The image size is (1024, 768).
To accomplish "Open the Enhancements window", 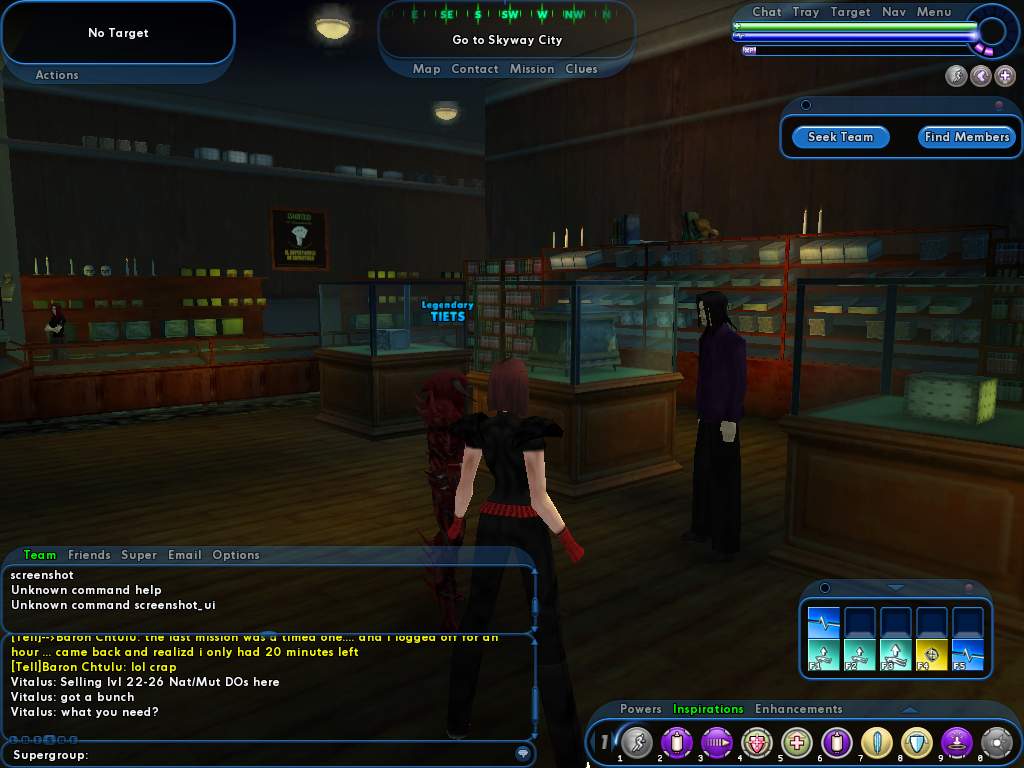I will (x=798, y=709).
